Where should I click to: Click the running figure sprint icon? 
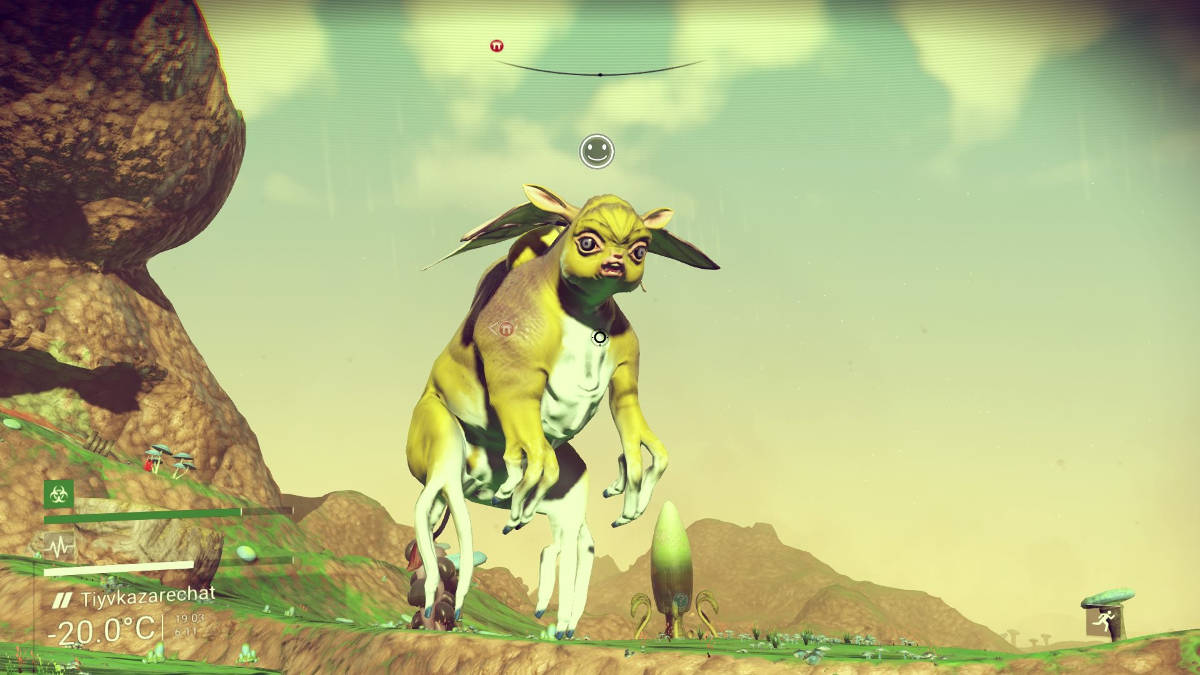click(1102, 621)
